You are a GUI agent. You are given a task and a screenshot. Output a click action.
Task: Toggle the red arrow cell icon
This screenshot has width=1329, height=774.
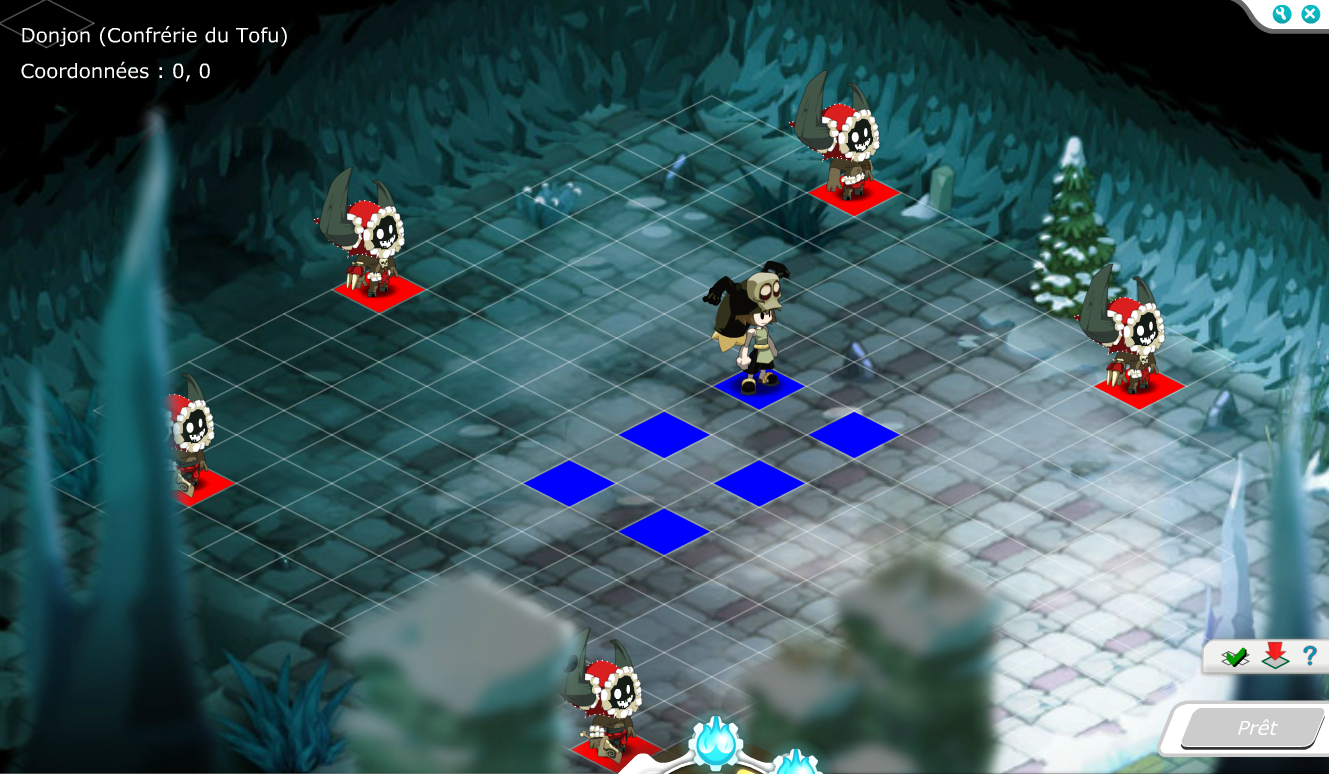point(1273,656)
